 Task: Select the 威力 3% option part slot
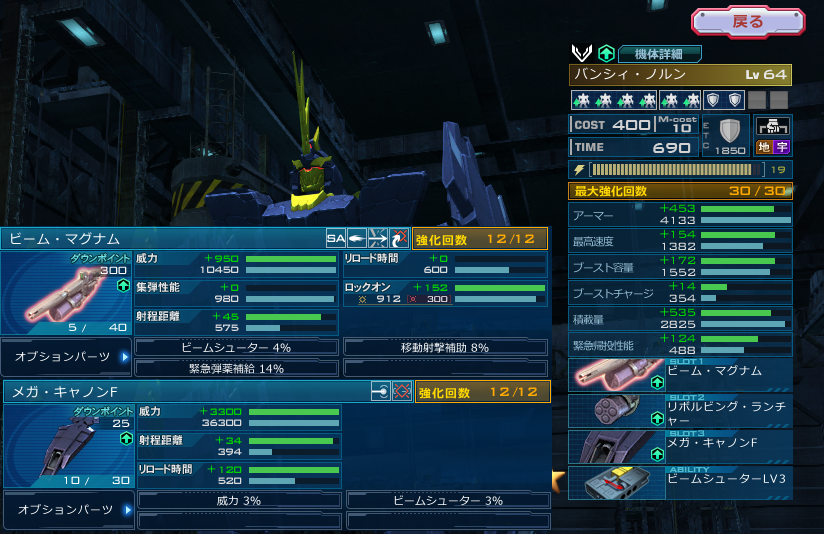[238, 500]
